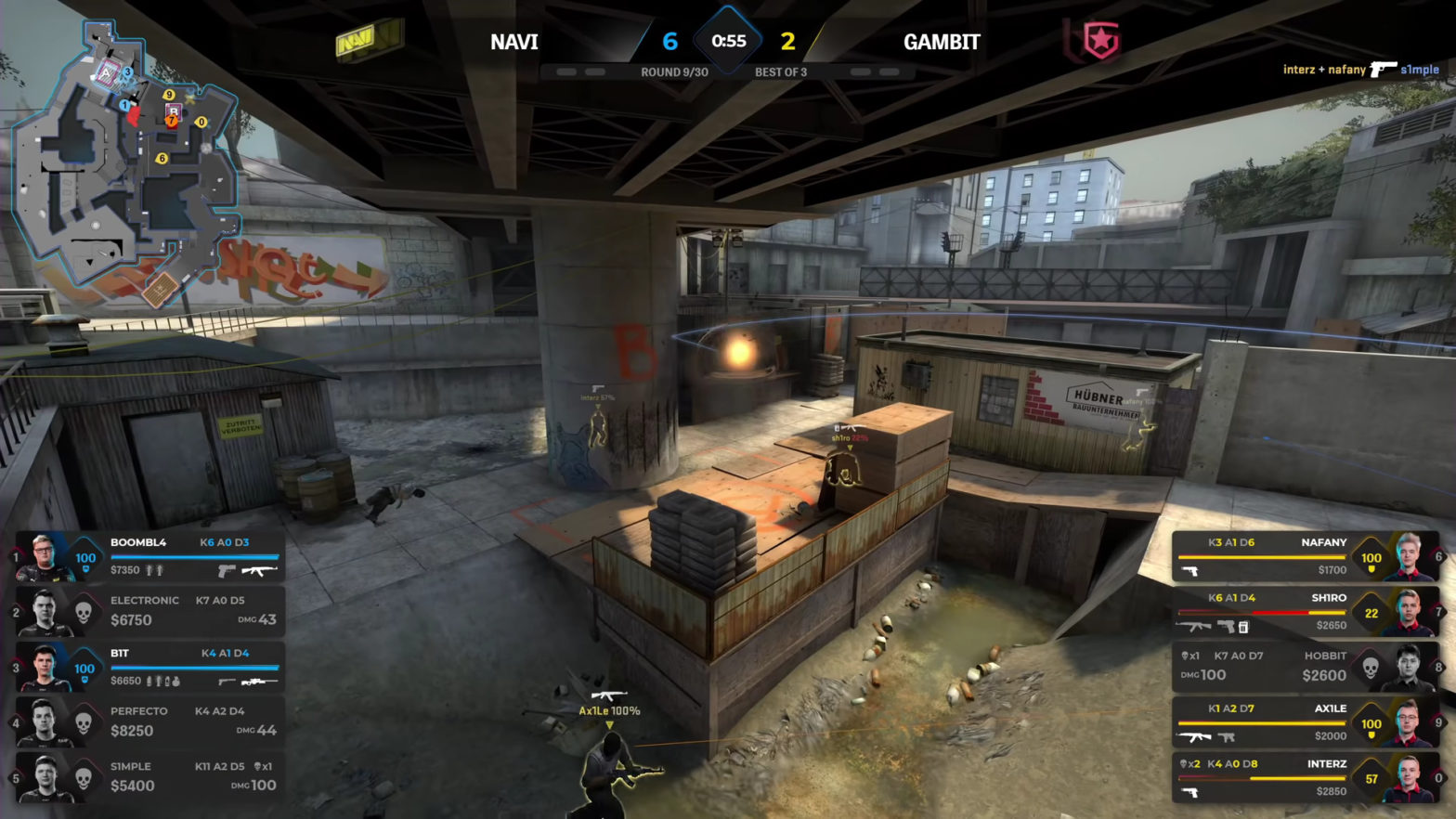Click the defuse kit icon on SH1RO's card
Viewport: 1456px width, 819px height.
click(x=1245, y=627)
